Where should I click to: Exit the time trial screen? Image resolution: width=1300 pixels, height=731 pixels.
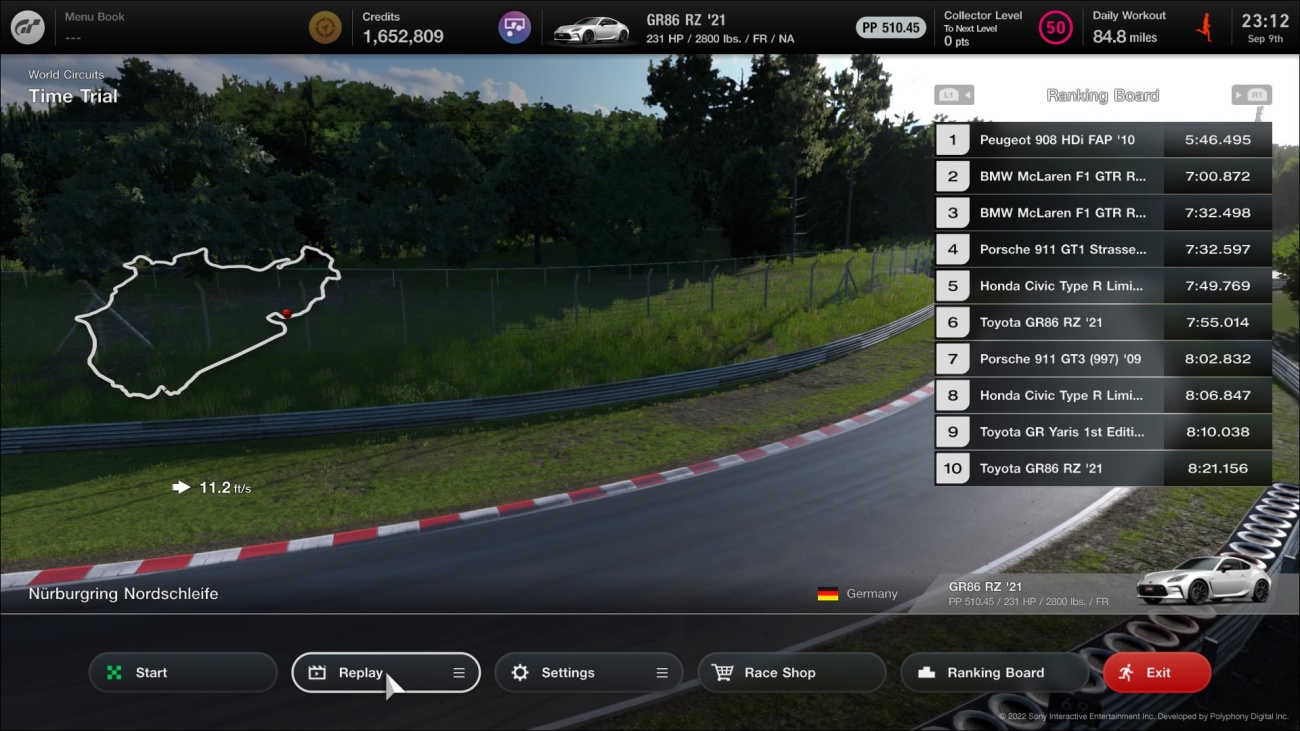click(1156, 673)
